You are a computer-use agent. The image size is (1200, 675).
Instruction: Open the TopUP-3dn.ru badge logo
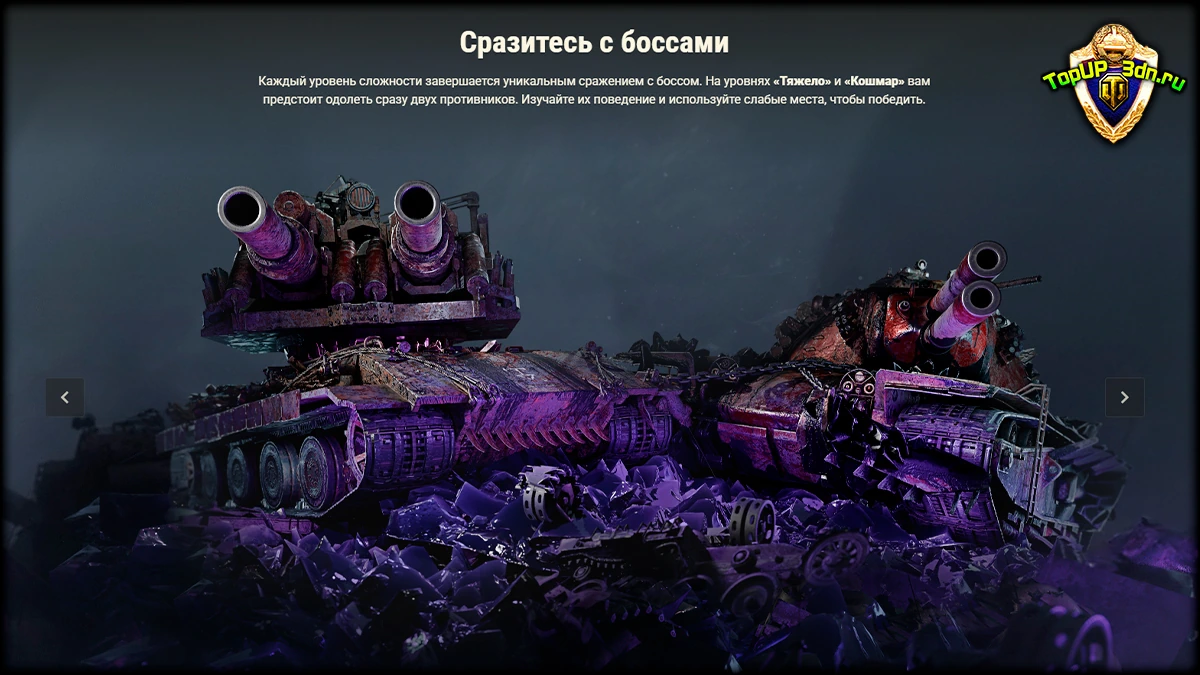point(1114,83)
